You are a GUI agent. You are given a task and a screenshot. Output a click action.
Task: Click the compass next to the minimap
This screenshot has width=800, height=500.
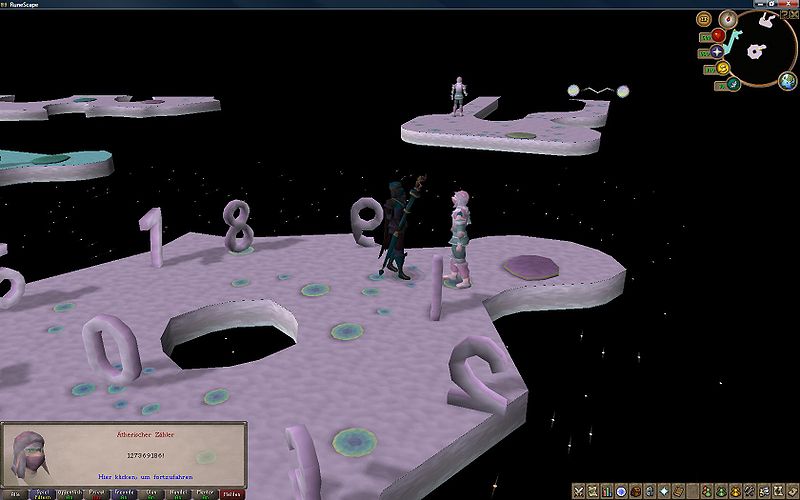(x=728, y=18)
